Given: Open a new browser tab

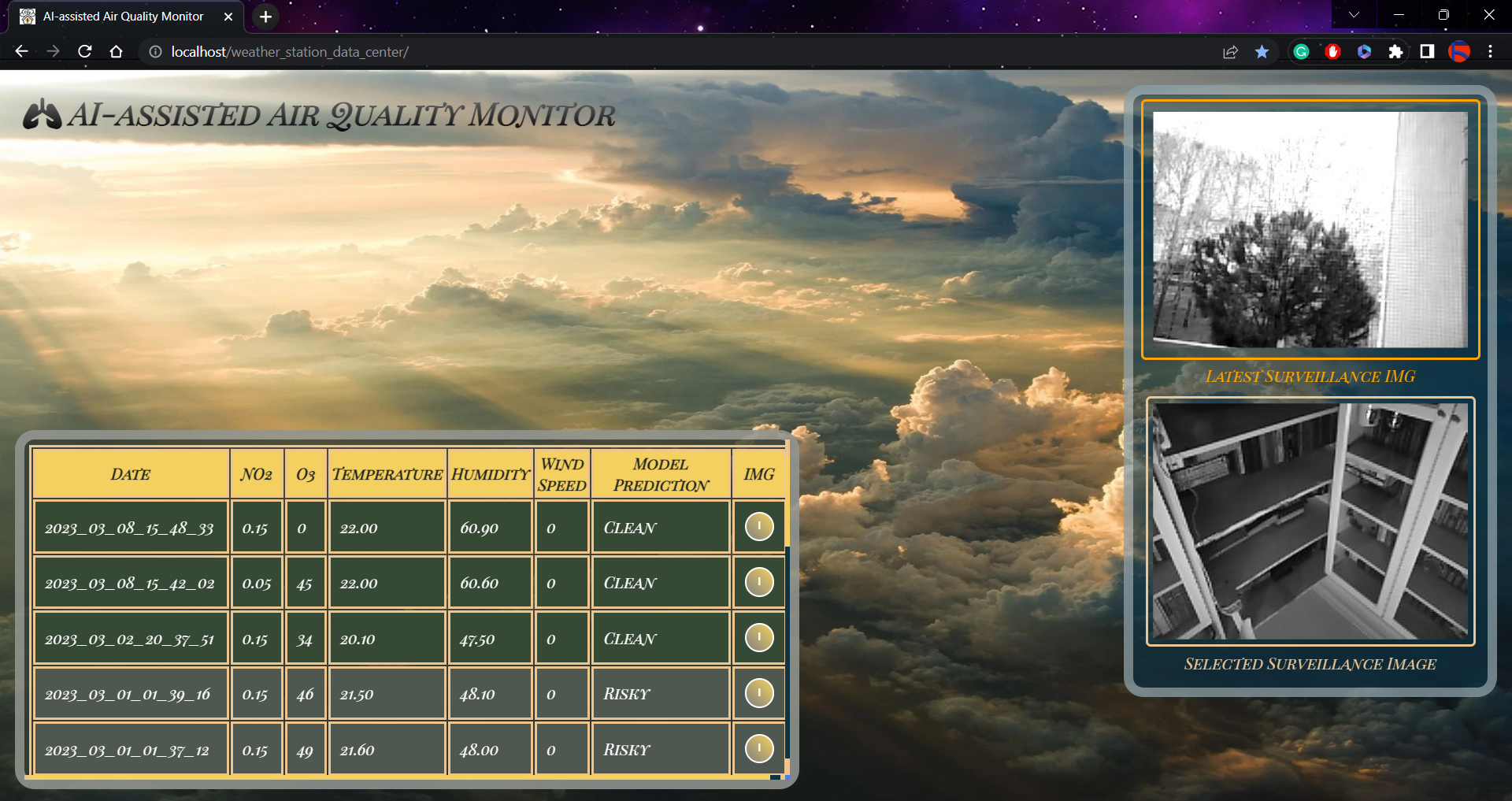Looking at the screenshot, I should click(265, 17).
